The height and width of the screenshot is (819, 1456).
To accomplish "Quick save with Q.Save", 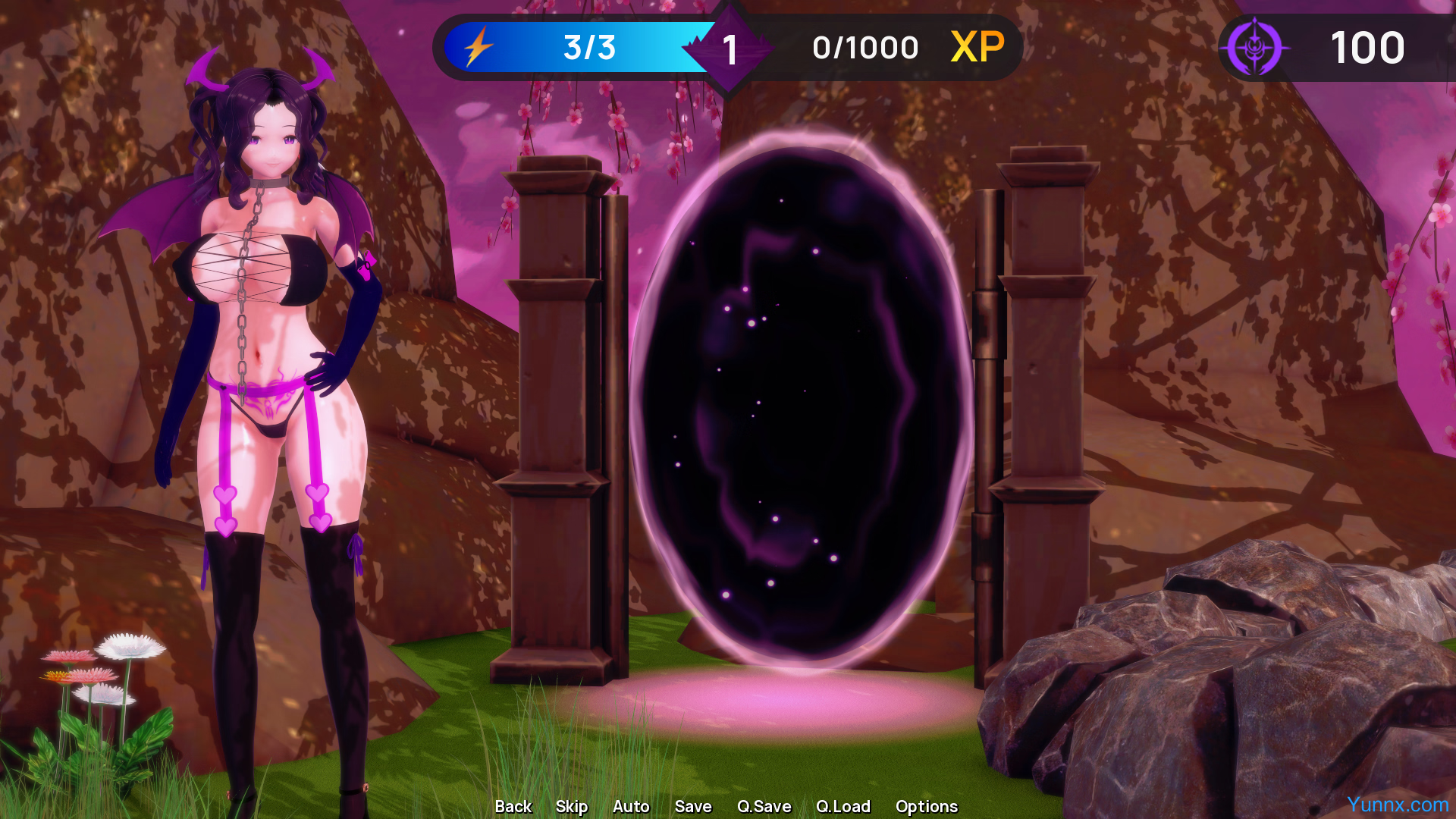I will tap(764, 806).
